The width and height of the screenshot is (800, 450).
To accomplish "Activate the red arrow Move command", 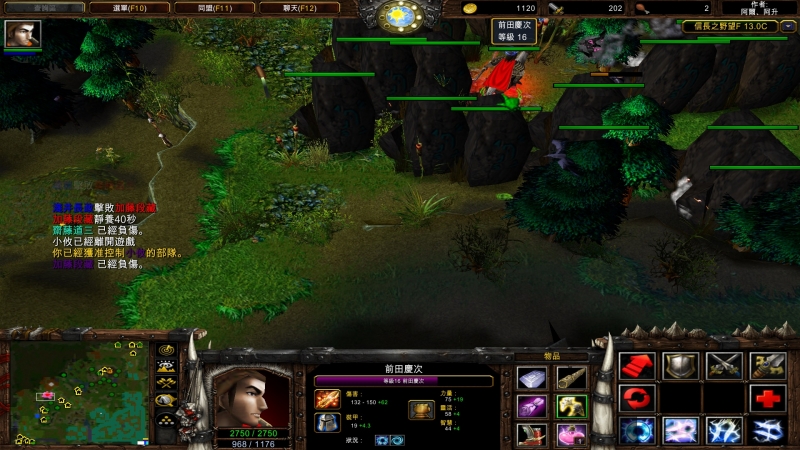I will pyautogui.click(x=637, y=366).
